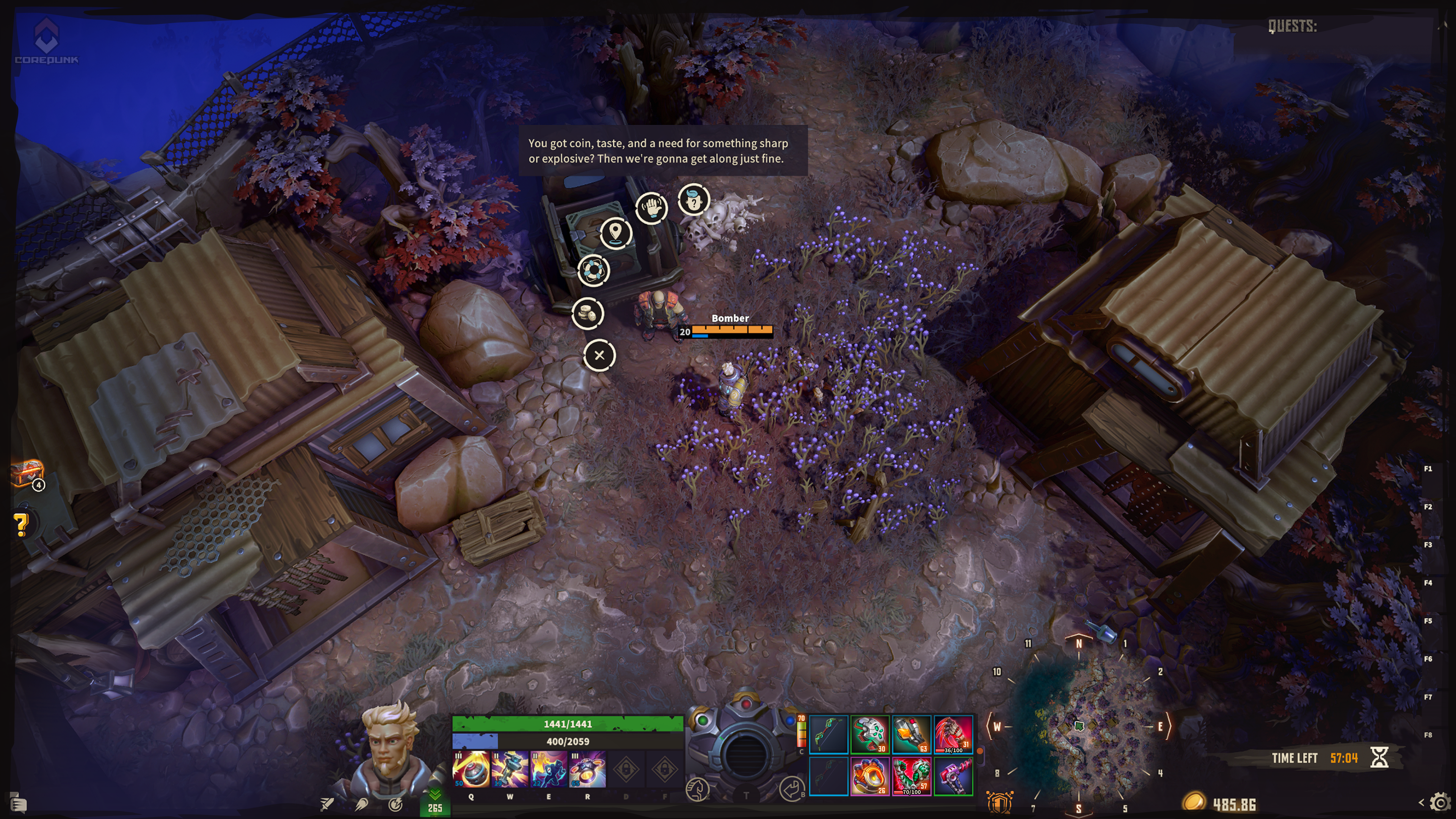1456x819 pixels.
Task: Pick the waving hand greeting option
Action: pos(651,207)
